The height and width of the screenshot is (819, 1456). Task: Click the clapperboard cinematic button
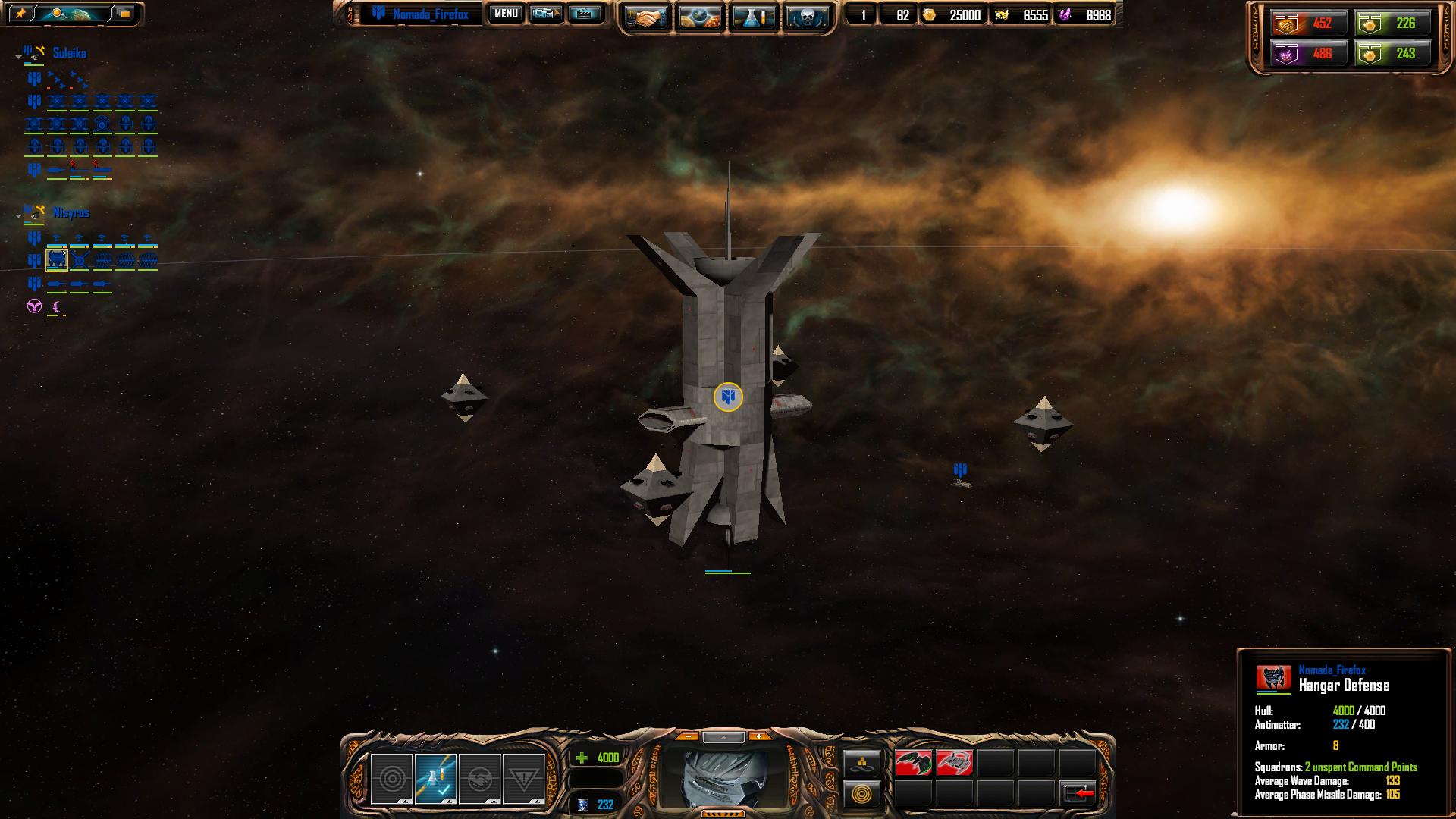[x=584, y=14]
